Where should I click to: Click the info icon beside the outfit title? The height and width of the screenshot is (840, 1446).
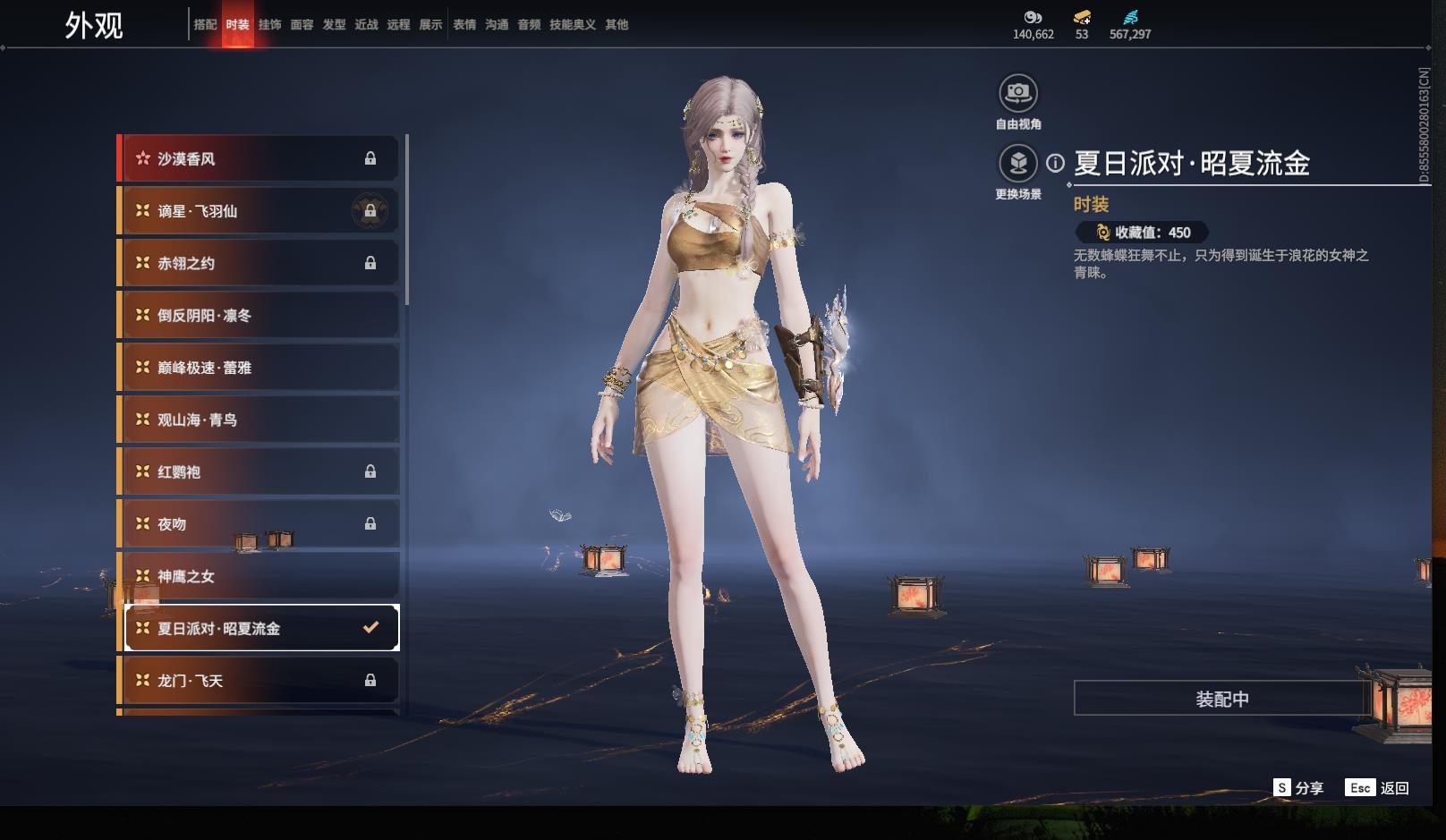click(x=1056, y=163)
